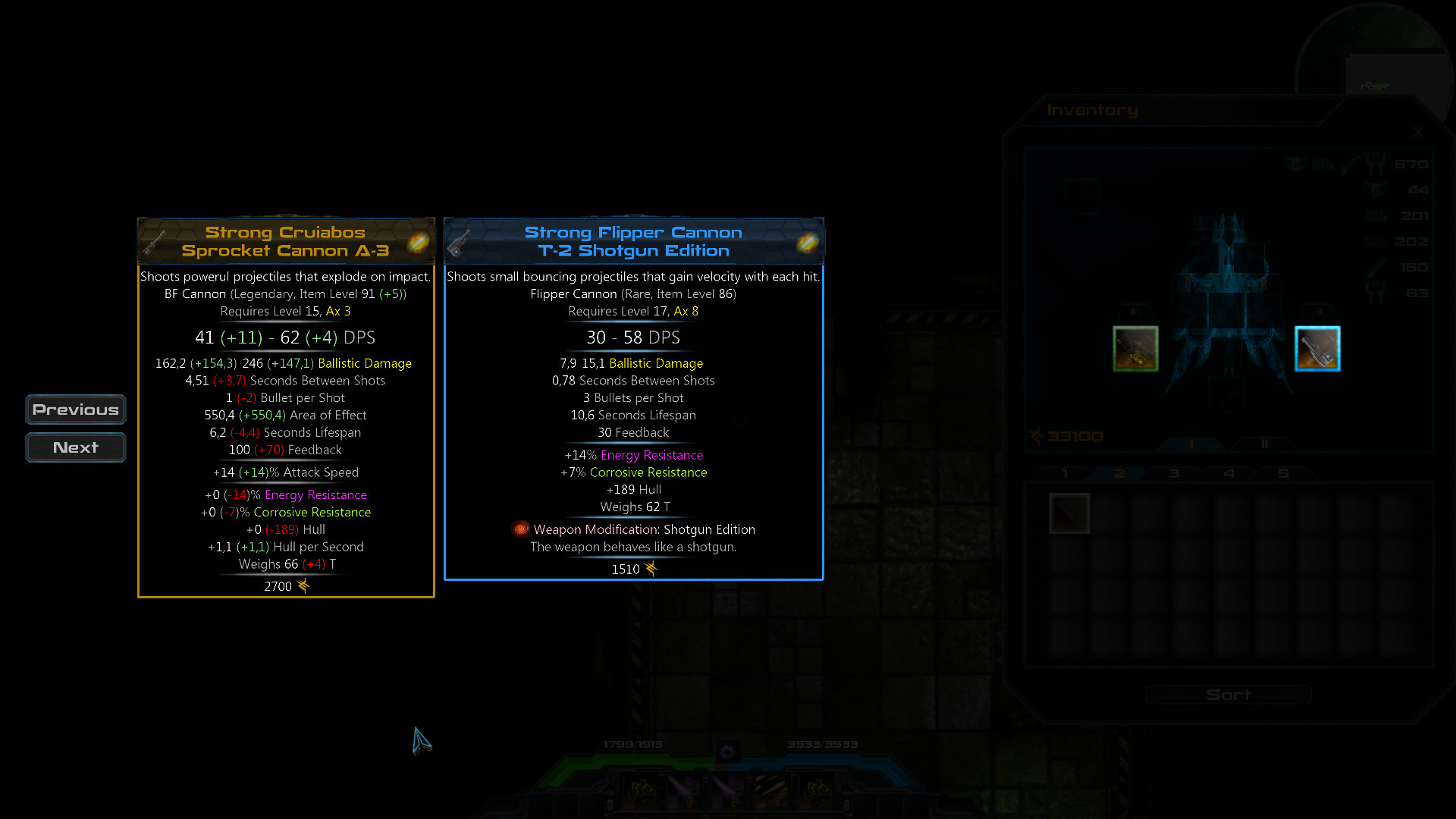Open inventory page 5
Screen dimensions: 1456x819
tap(1282, 472)
